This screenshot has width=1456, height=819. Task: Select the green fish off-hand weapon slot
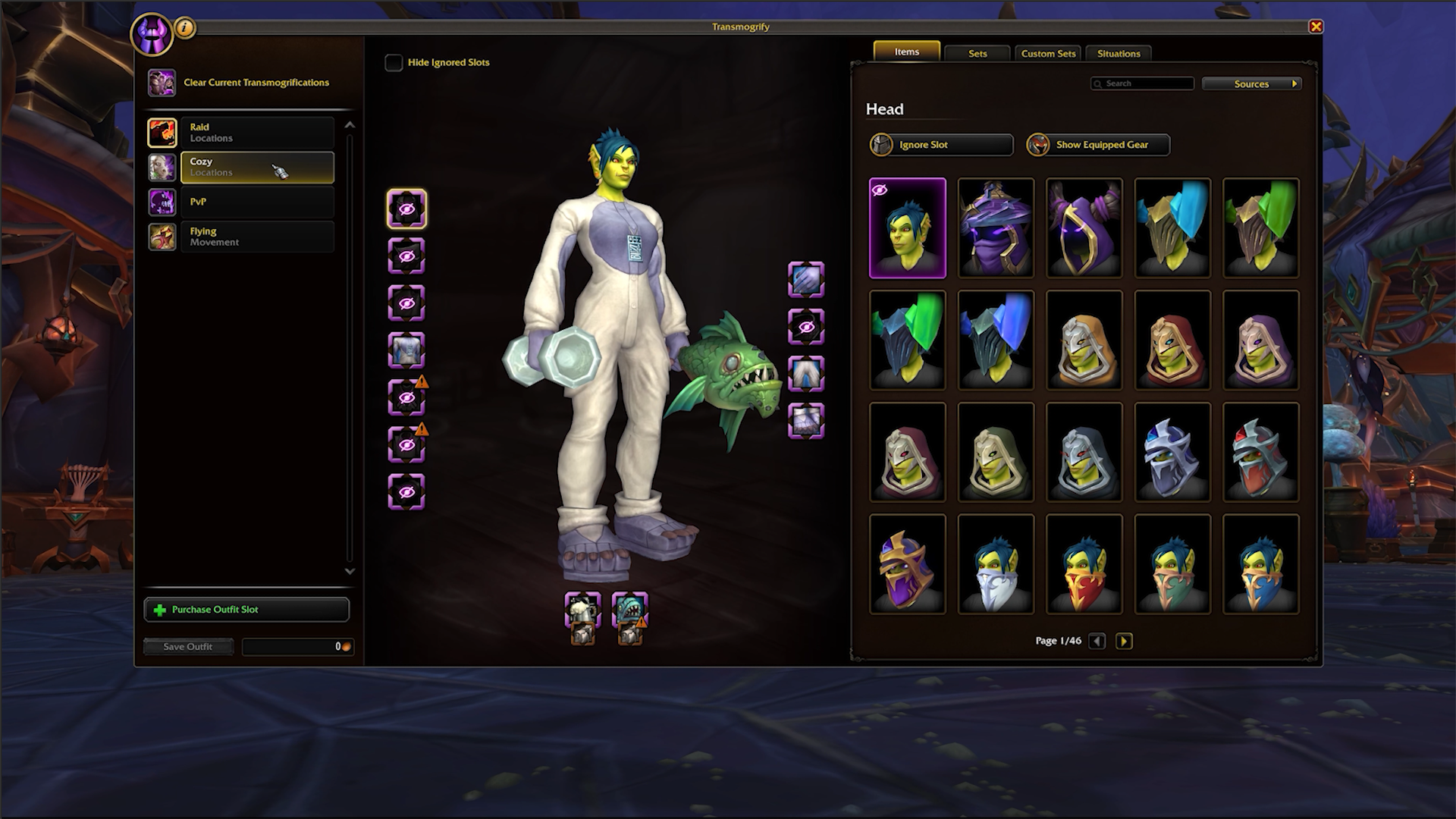[x=629, y=609]
